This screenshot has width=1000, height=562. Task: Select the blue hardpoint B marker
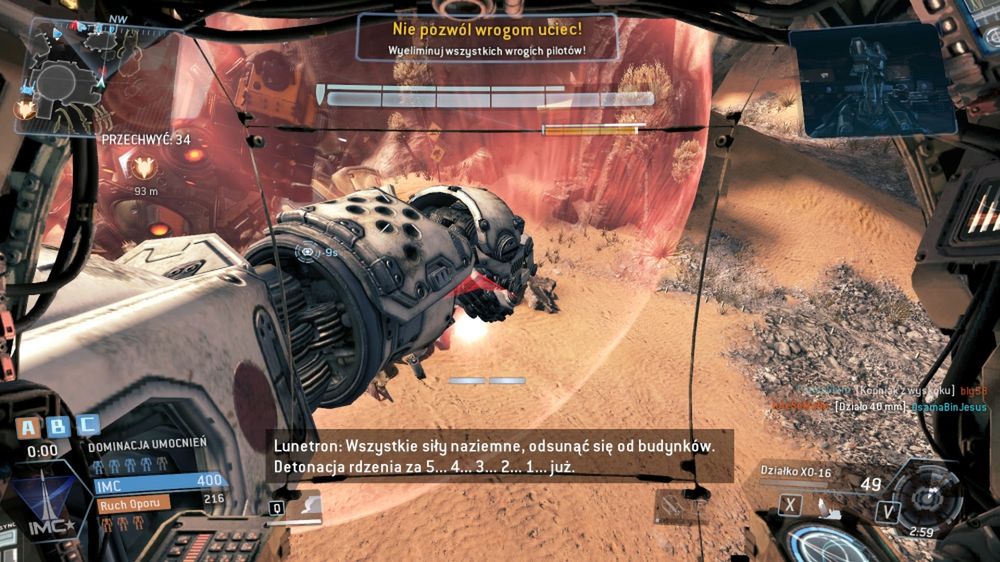[59, 427]
